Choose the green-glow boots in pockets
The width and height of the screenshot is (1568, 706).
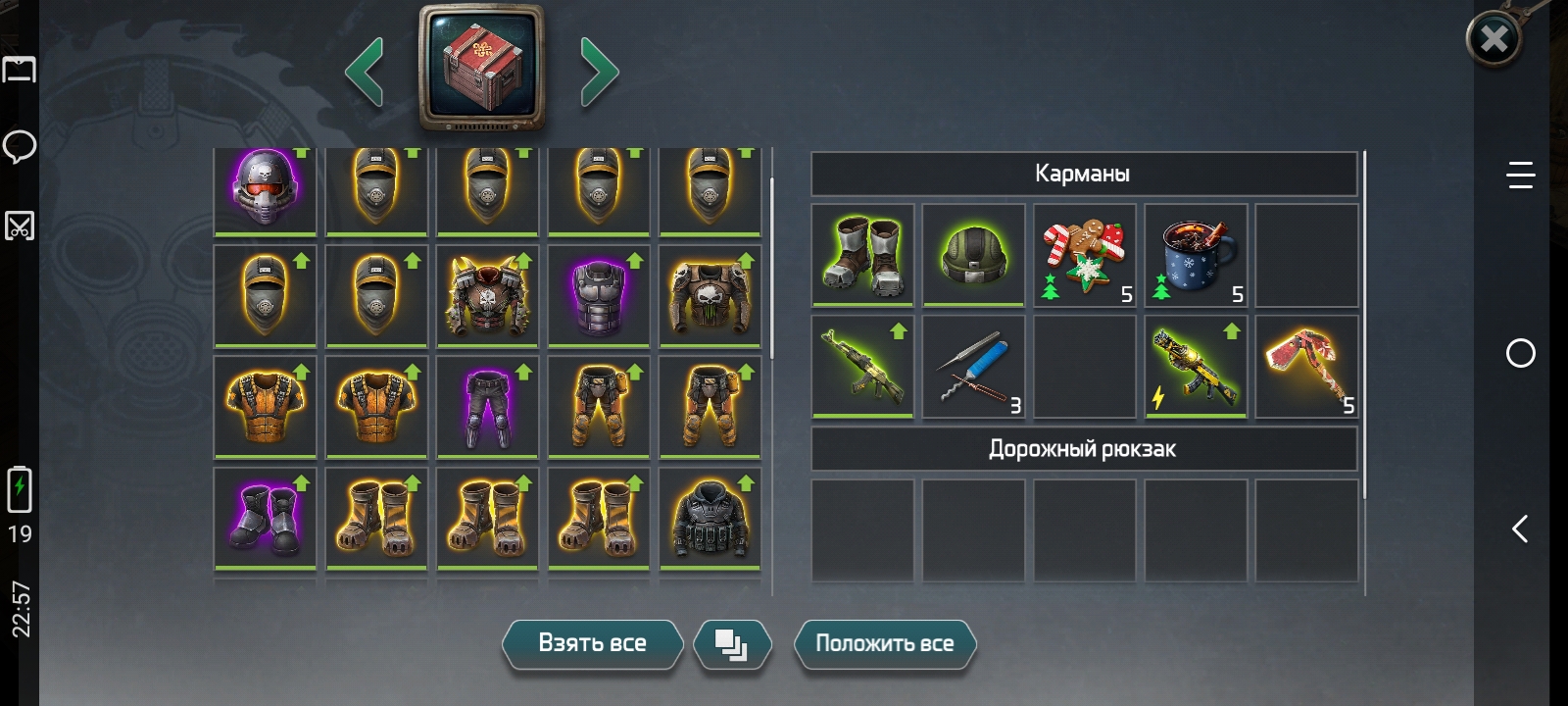pyautogui.click(x=862, y=255)
